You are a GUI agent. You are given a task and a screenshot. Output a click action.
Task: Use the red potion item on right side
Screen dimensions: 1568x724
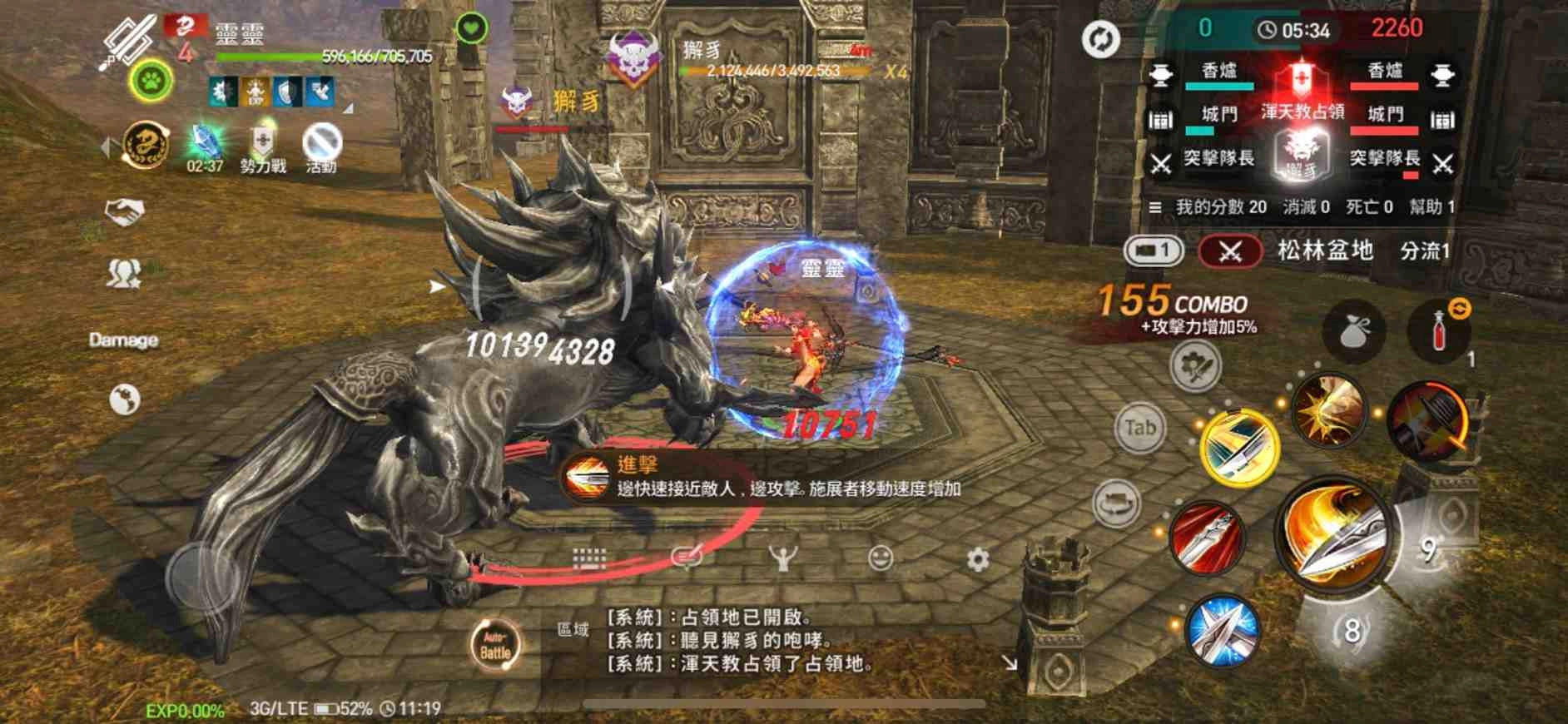(x=1442, y=330)
